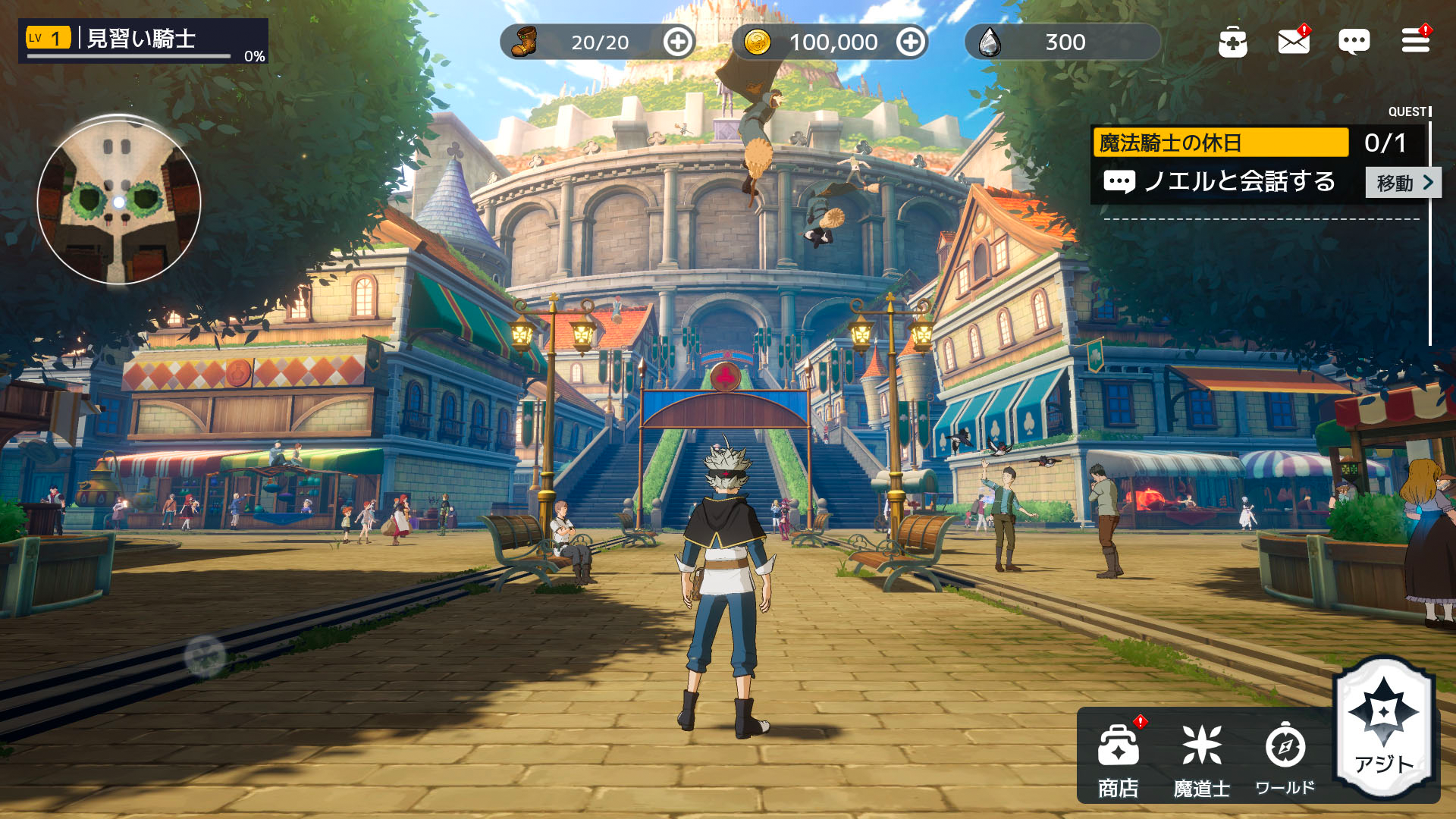
Task: Open the mail inbox with notification badge
Action: (x=1294, y=42)
